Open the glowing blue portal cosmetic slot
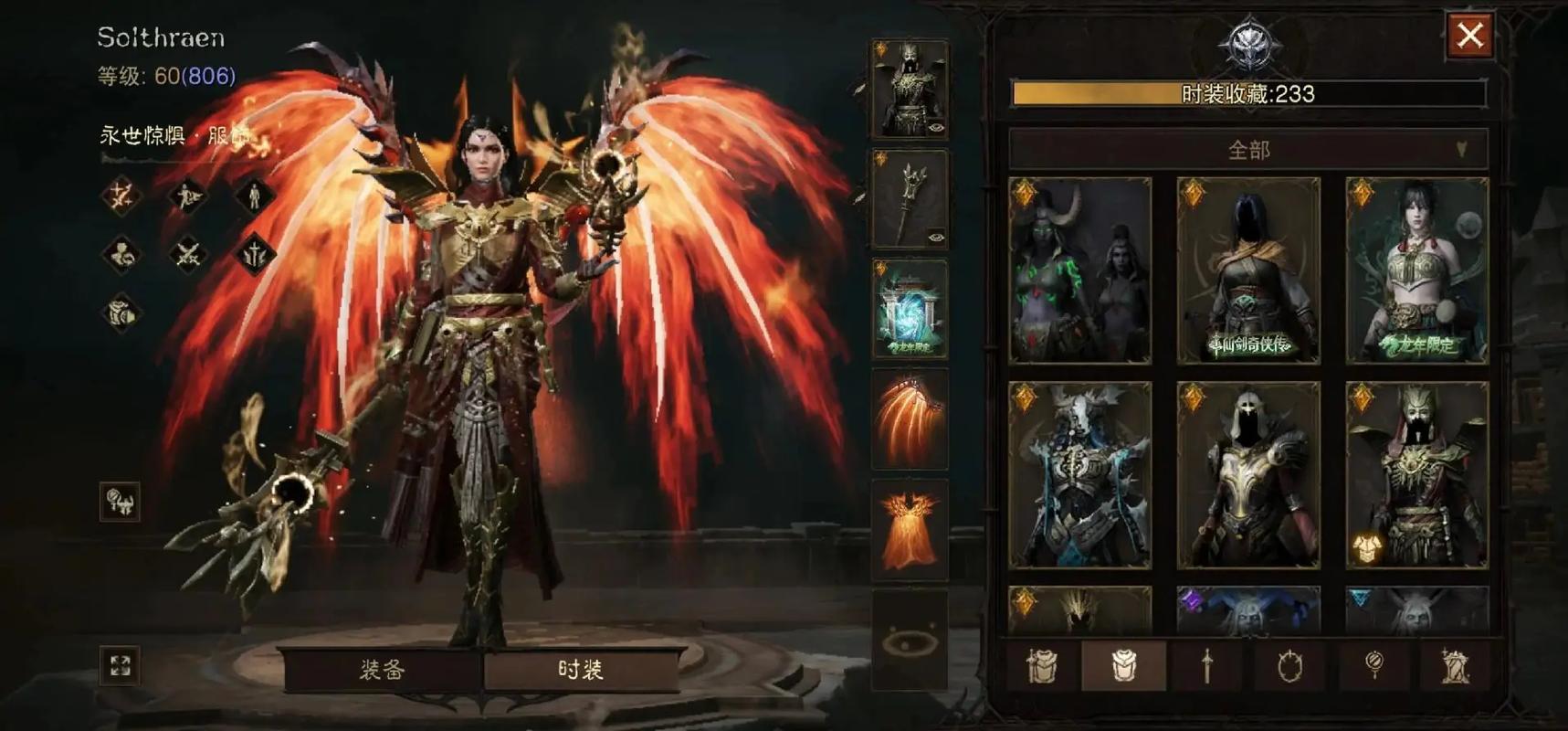Screen dimensions: 1568x731 (x=910, y=309)
